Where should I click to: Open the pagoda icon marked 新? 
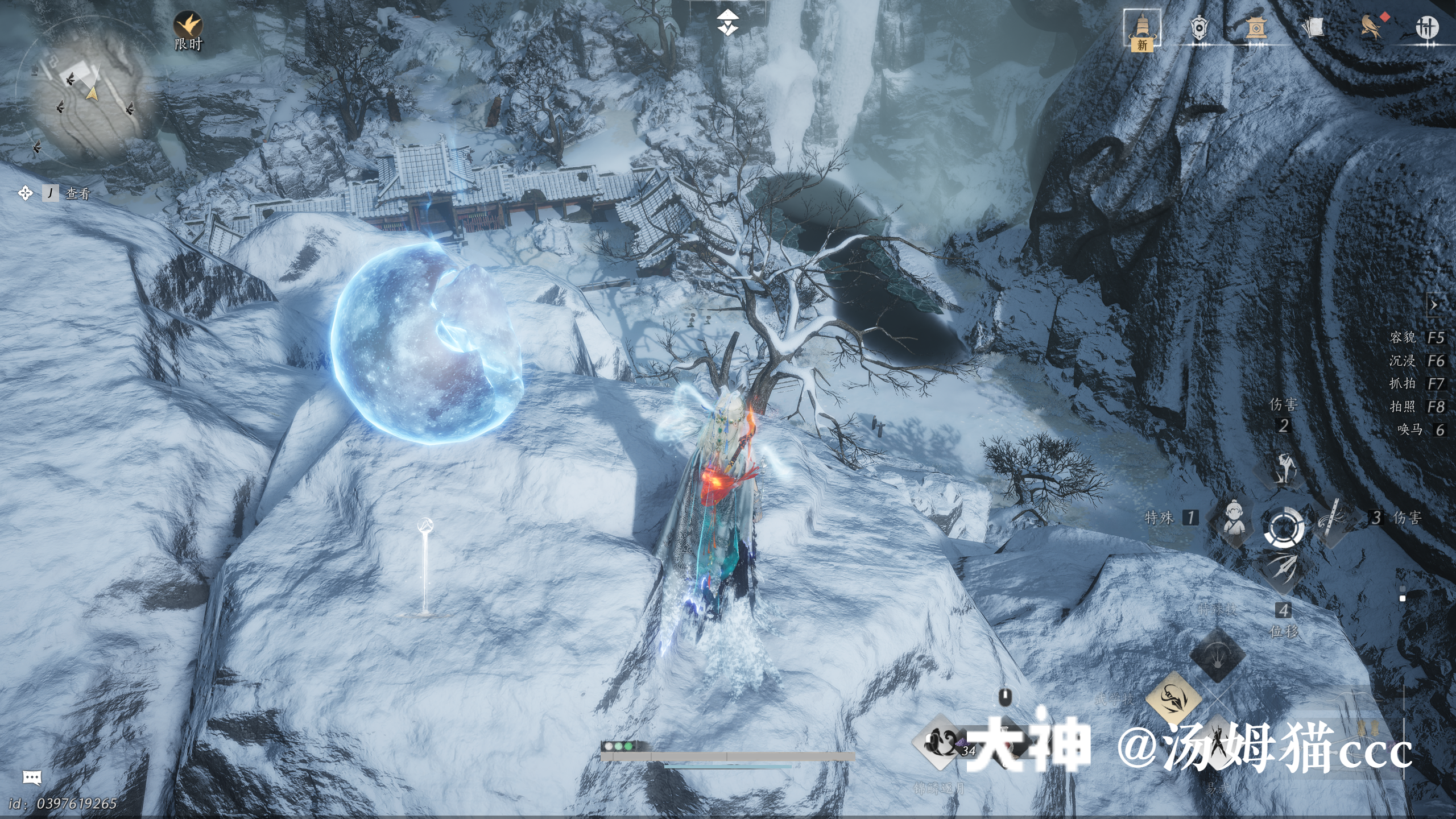pyautogui.click(x=1141, y=30)
